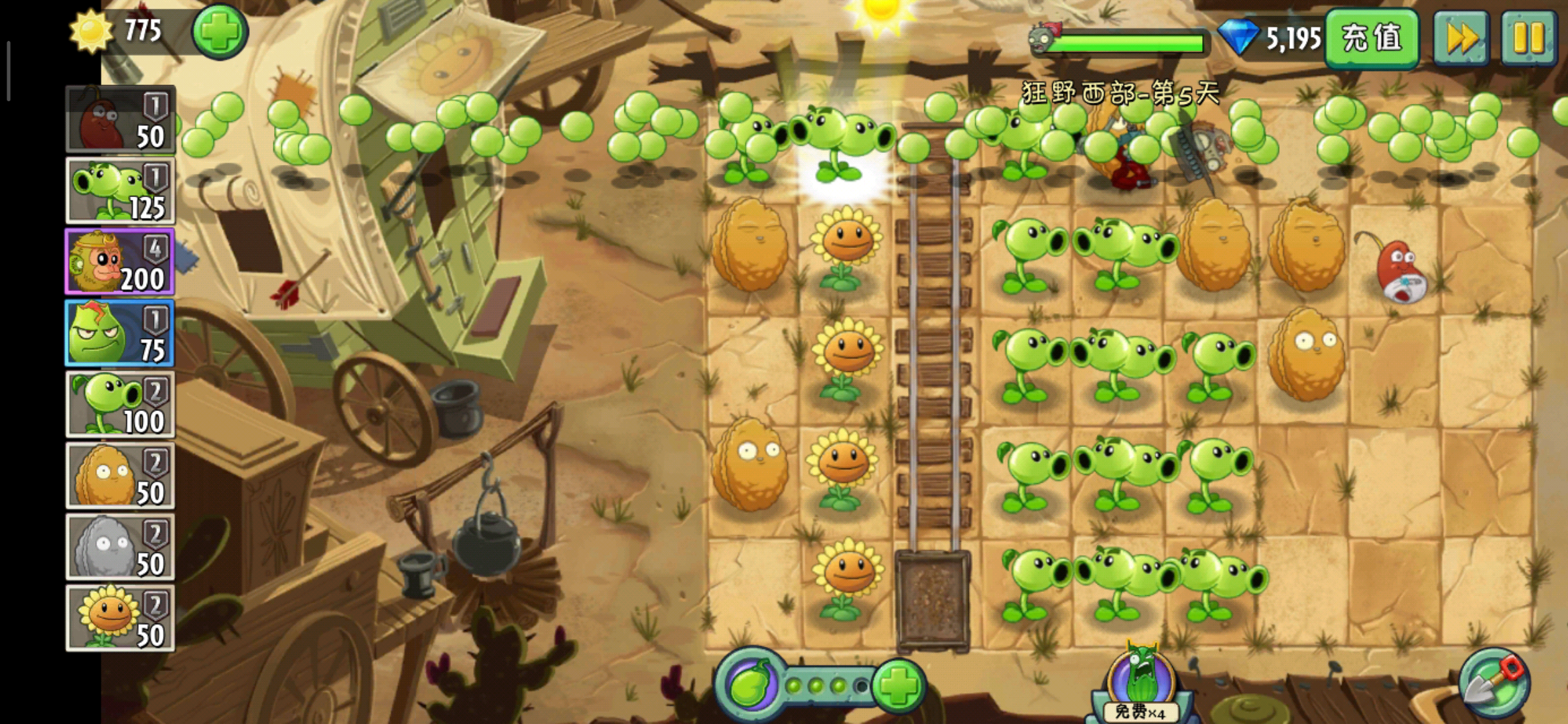Select the 50-cost chili bean seed packet
The image size is (1568, 724).
click(120, 120)
